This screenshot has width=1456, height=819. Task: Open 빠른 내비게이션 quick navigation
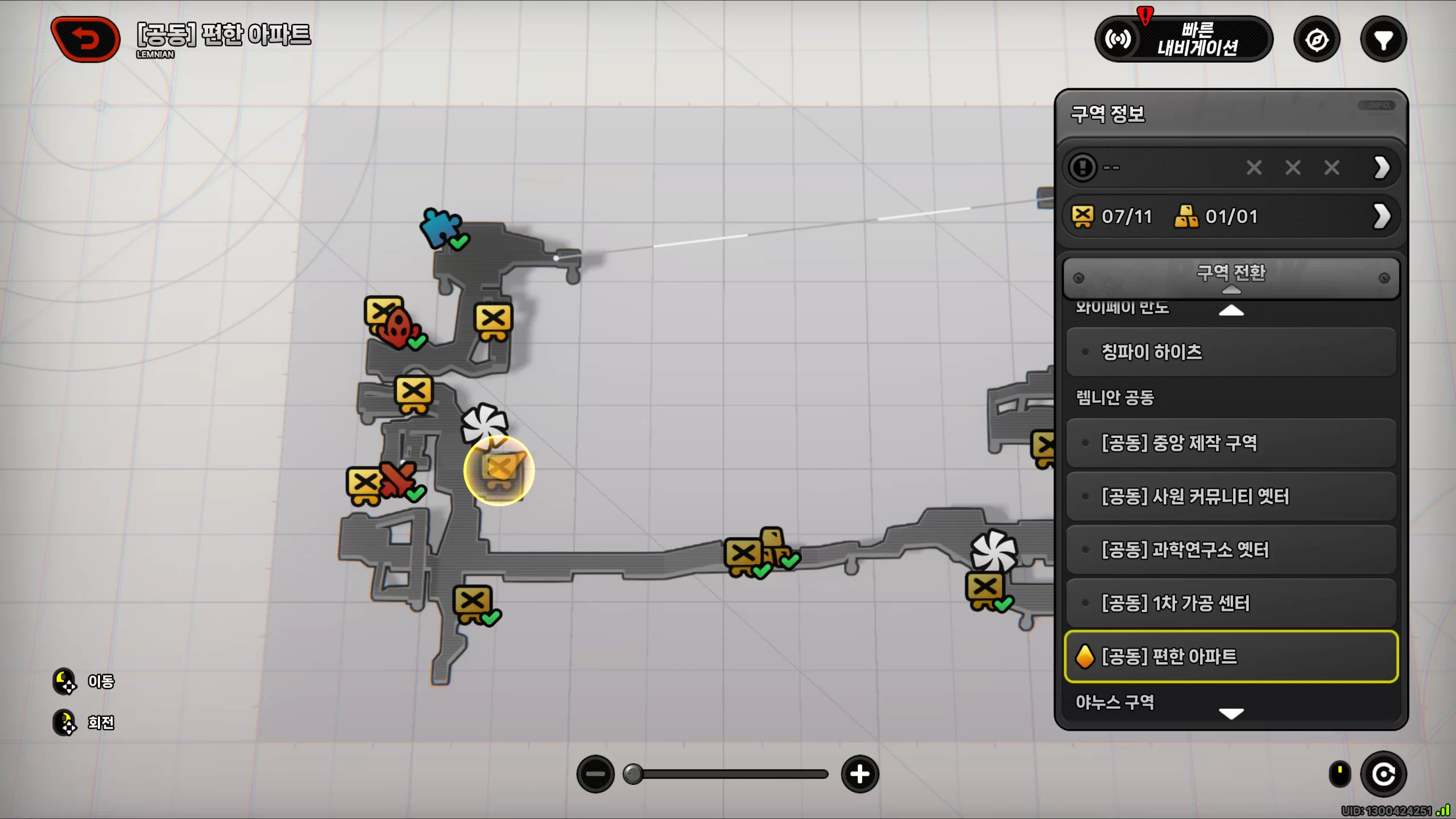click(x=1184, y=39)
